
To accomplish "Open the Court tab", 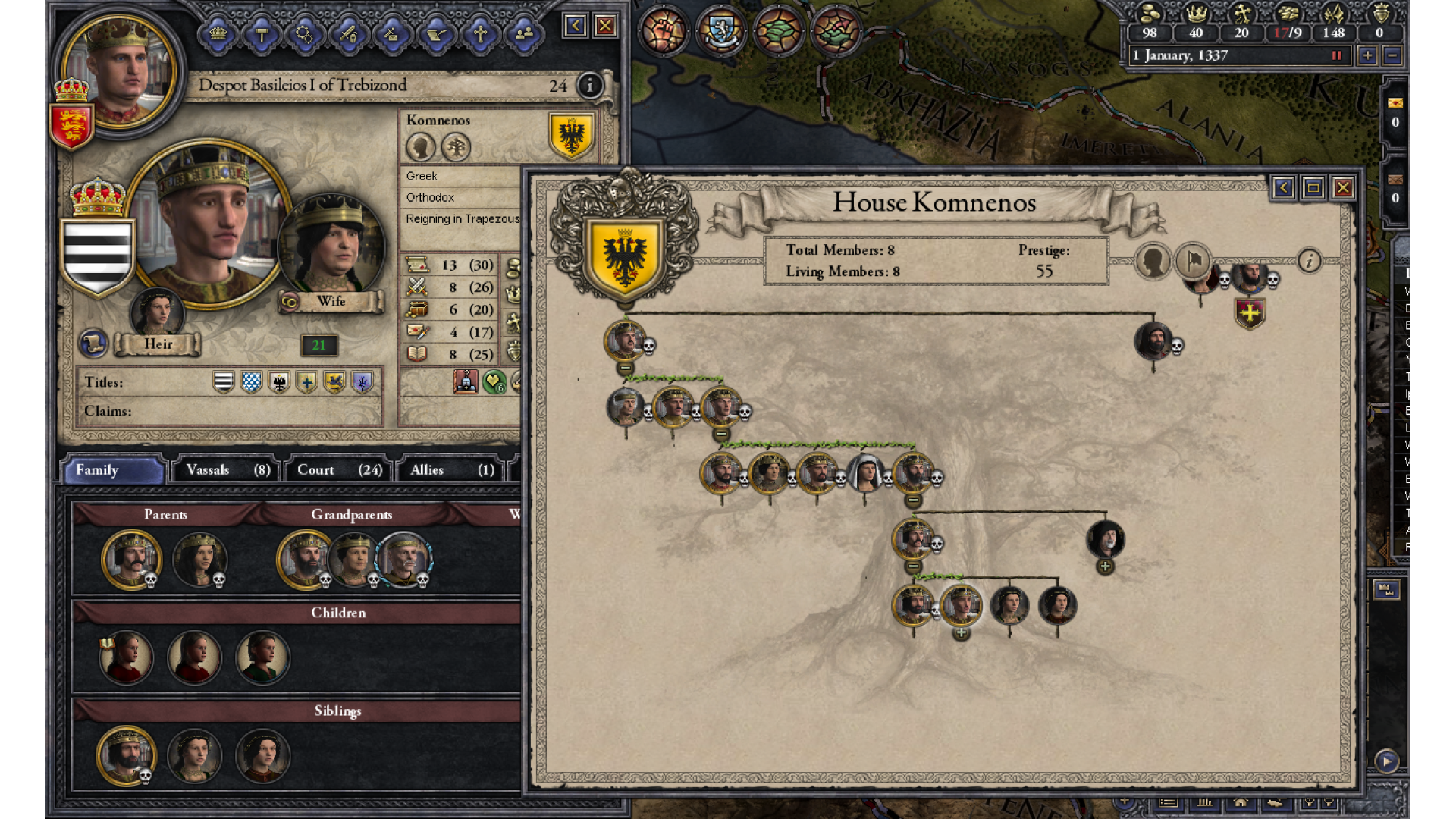I will [x=338, y=470].
